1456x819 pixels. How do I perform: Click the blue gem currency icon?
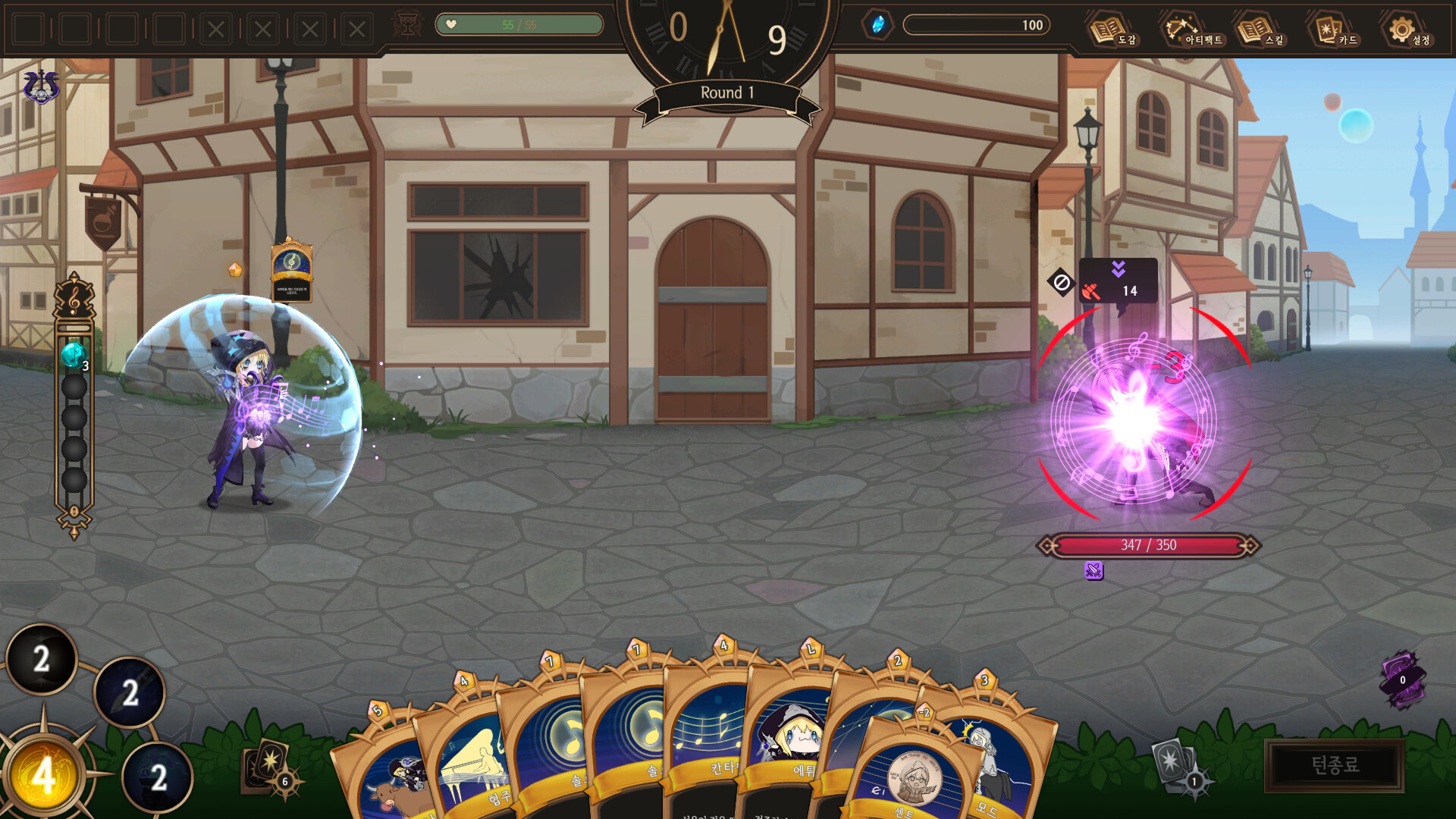pos(879,24)
